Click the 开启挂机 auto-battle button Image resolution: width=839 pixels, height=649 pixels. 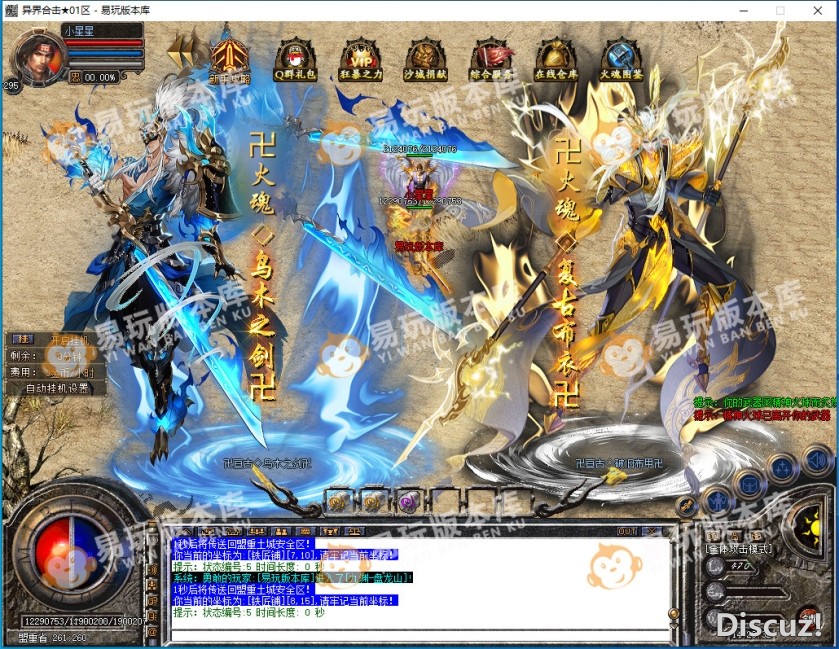69,339
